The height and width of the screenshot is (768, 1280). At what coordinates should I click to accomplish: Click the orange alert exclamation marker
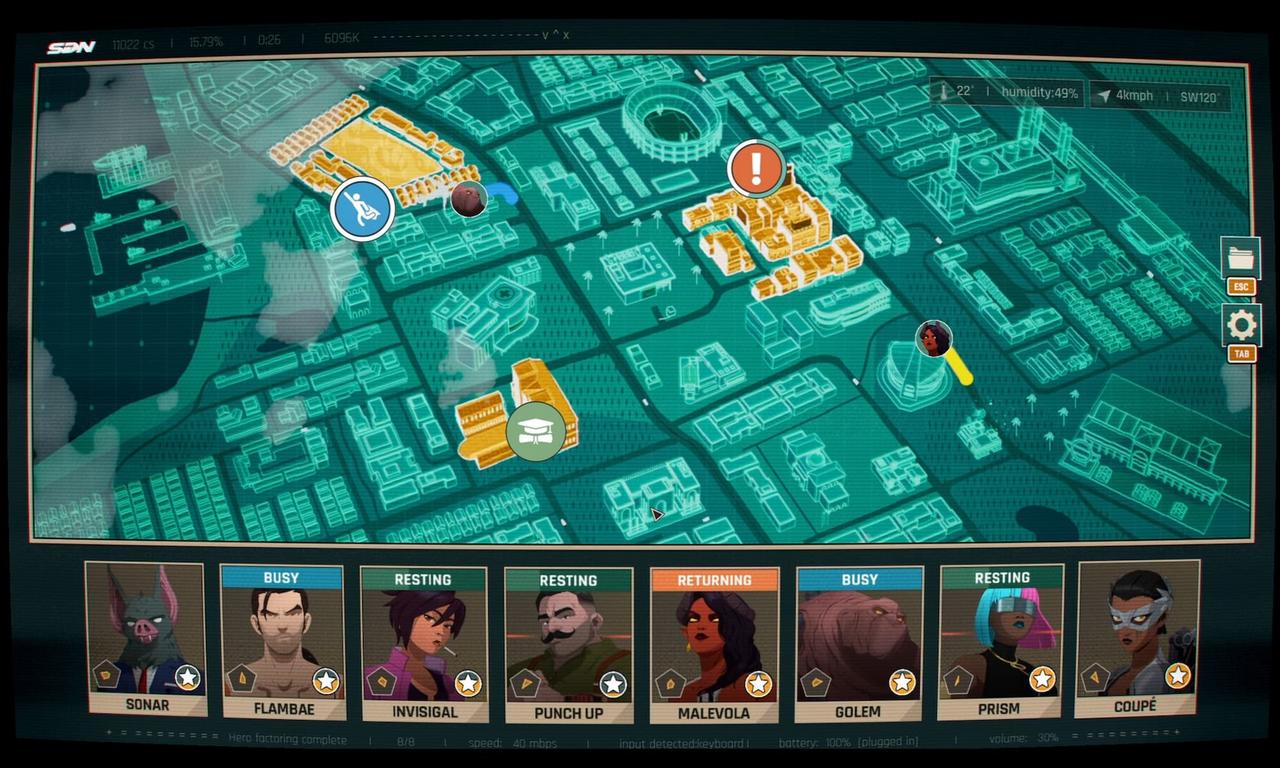click(754, 167)
